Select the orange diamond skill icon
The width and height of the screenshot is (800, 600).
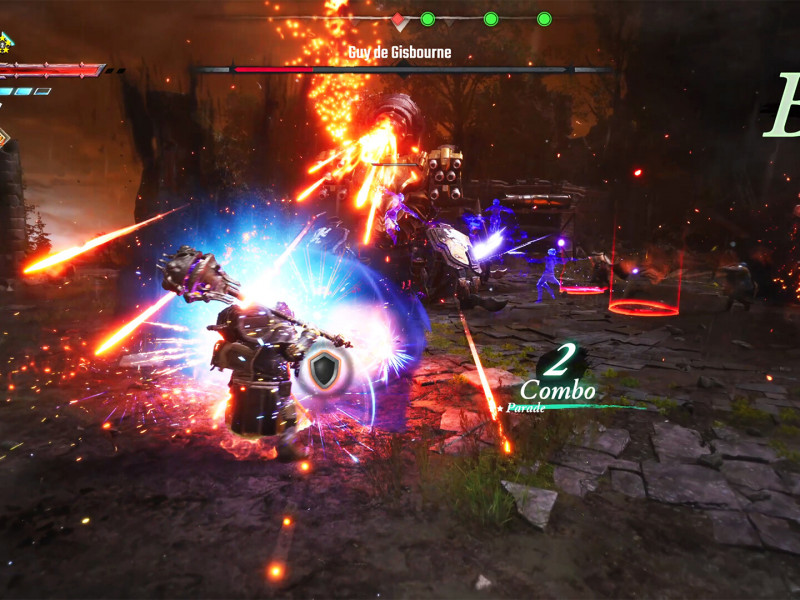3,137
